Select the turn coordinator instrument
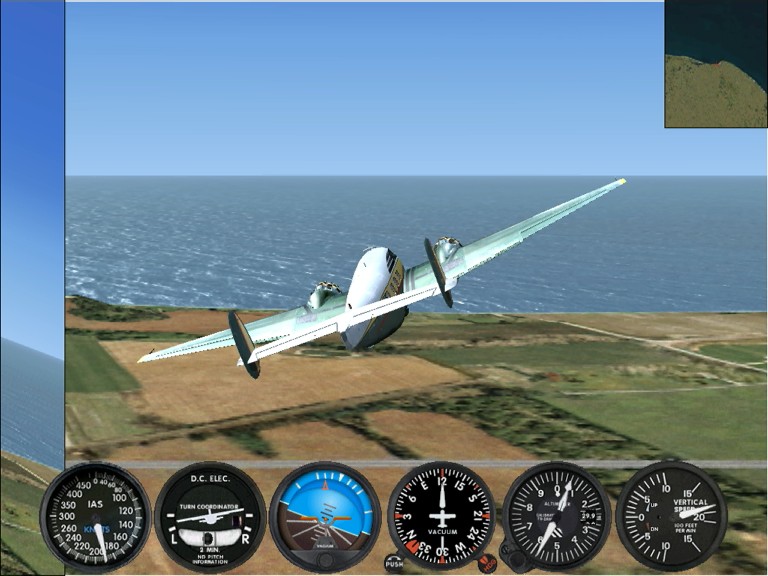The width and height of the screenshot is (768, 576). click(x=210, y=516)
